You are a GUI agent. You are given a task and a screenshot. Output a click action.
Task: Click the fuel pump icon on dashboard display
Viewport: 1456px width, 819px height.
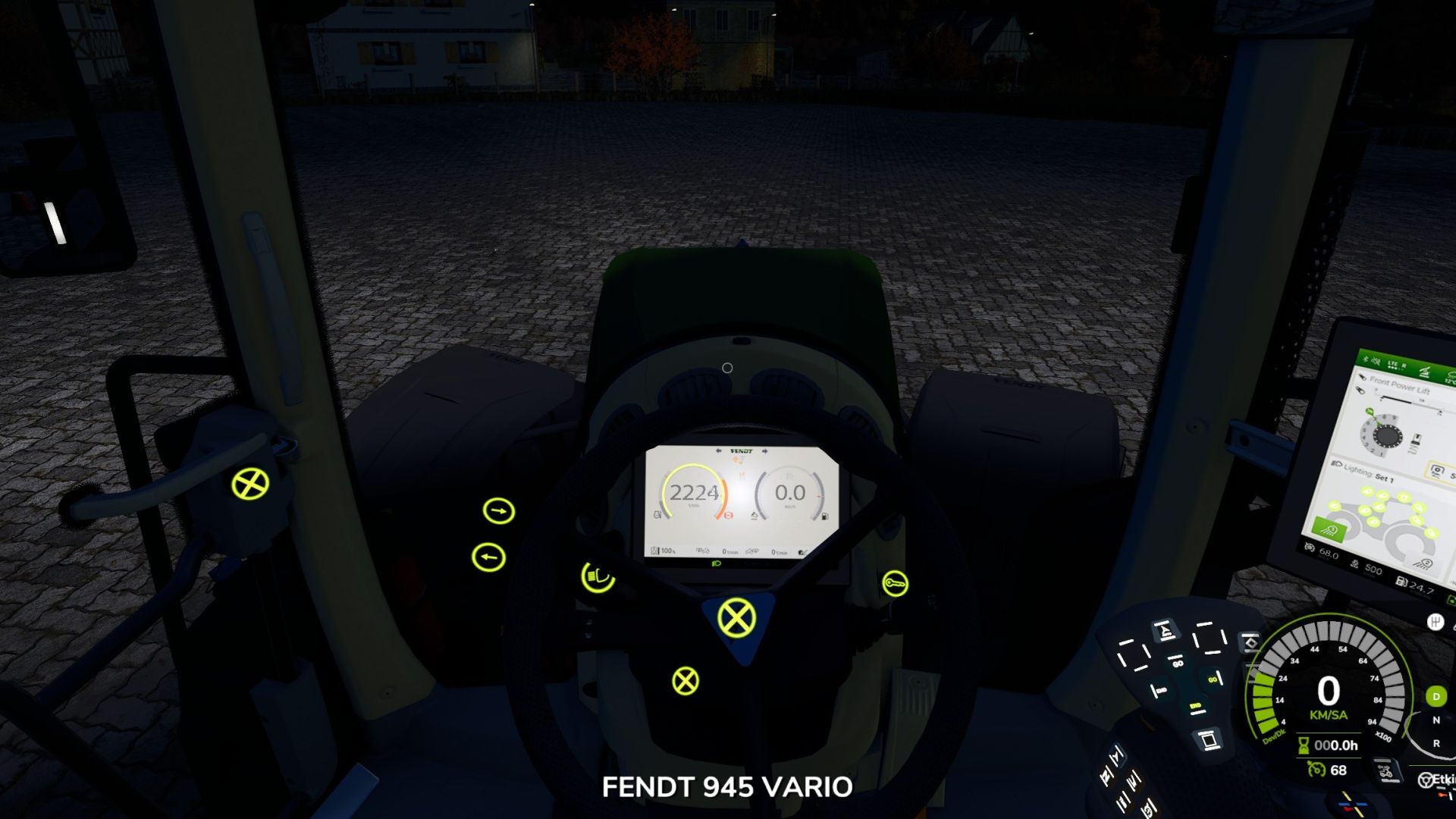coord(825,516)
